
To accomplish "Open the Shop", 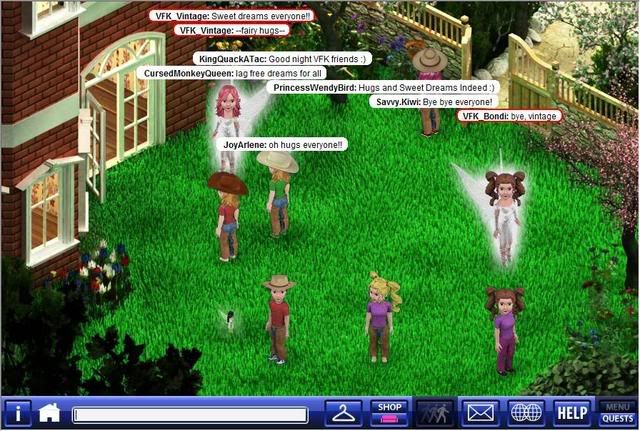I will coord(389,413).
